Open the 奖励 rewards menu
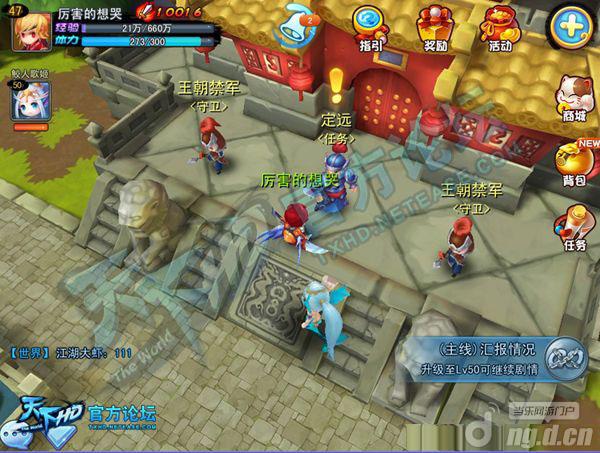Image resolution: width=600 pixels, height=453 pixels. pos(435,27)
